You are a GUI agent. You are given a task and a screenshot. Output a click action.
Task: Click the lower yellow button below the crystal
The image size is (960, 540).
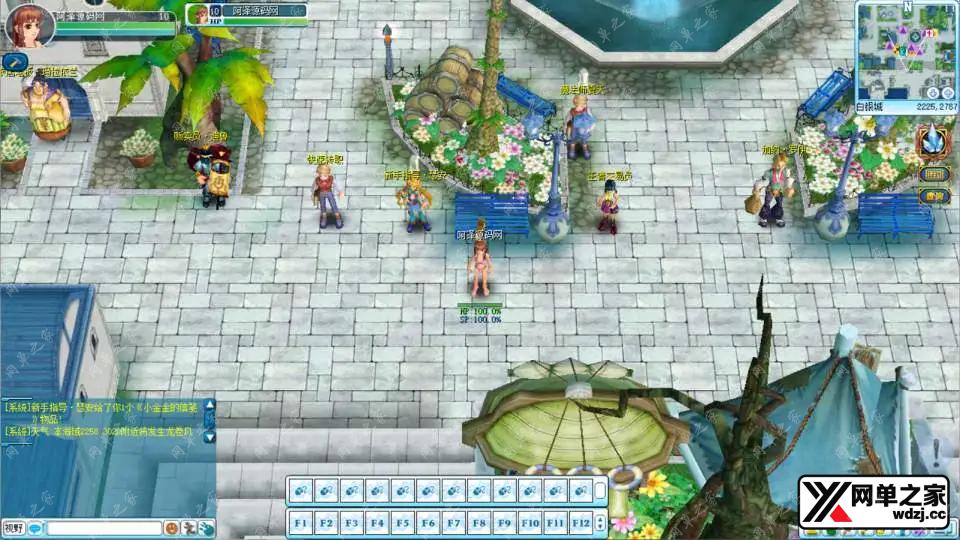click(935, 196)
